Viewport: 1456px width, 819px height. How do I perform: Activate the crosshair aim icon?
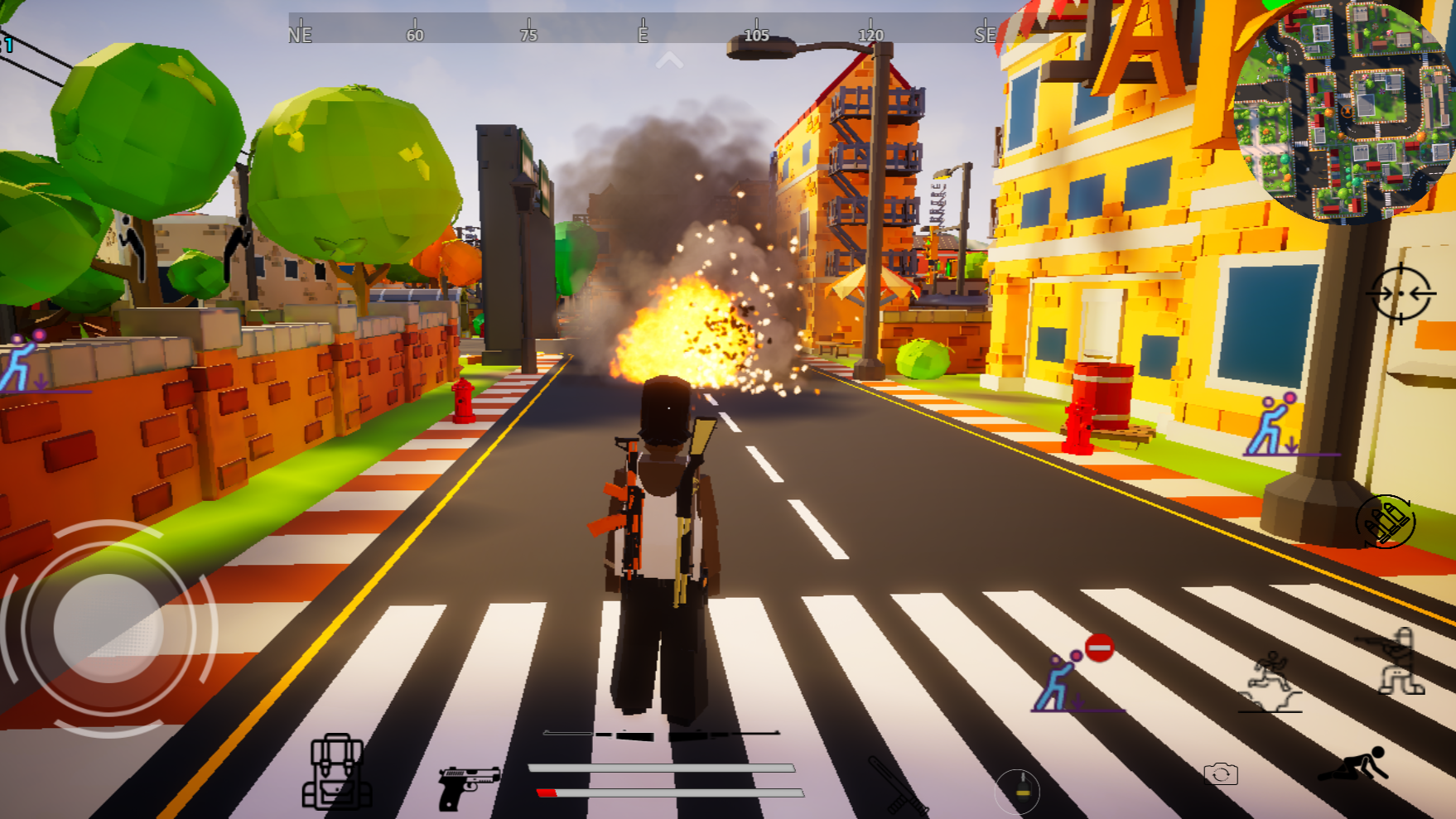coord(1403,295)
